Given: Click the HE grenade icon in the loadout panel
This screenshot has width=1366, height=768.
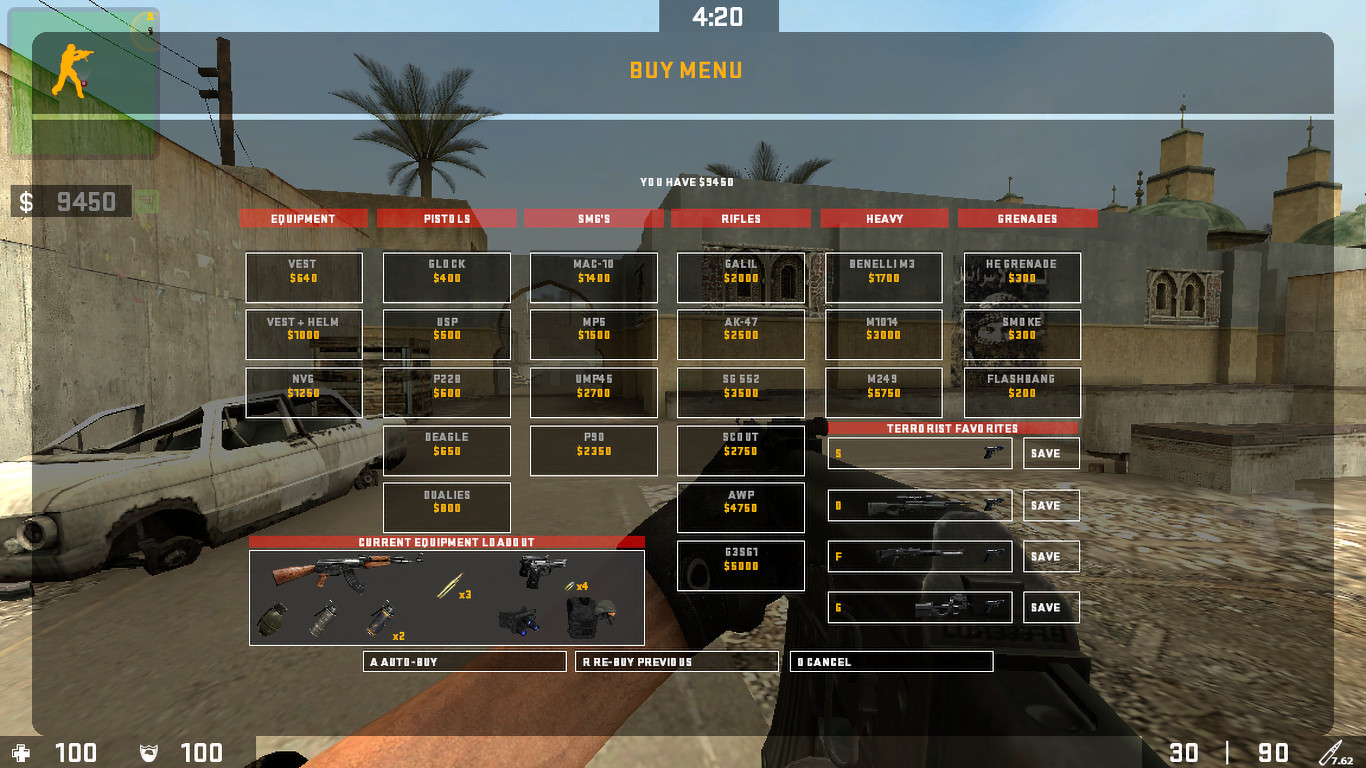Looking at the screenshot, I should coord(272,622).
